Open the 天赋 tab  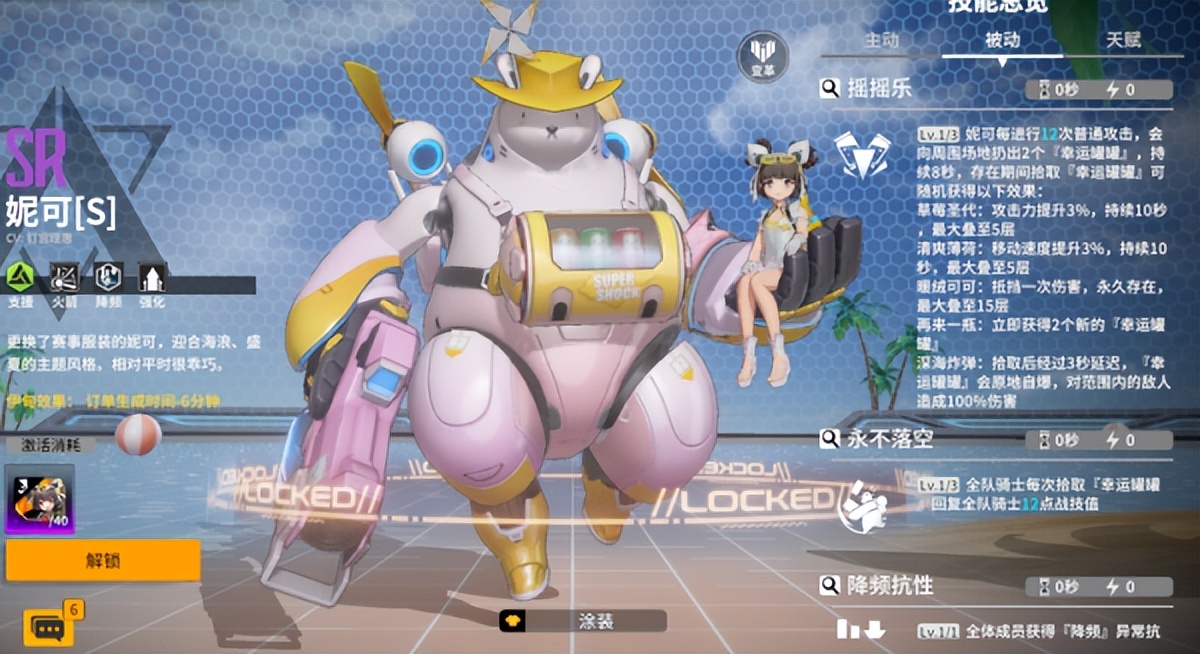[1123, 41]
